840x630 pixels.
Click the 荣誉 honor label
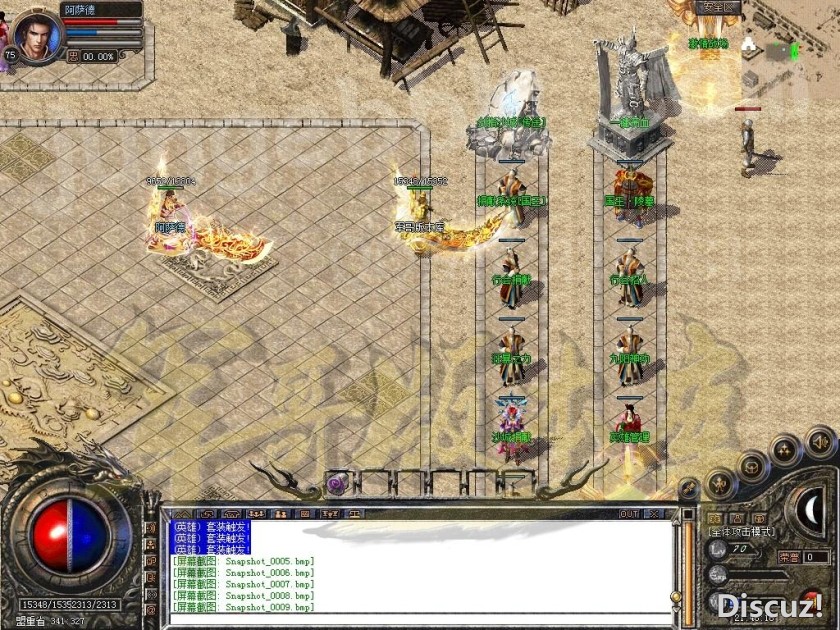[x=788, y=557]
